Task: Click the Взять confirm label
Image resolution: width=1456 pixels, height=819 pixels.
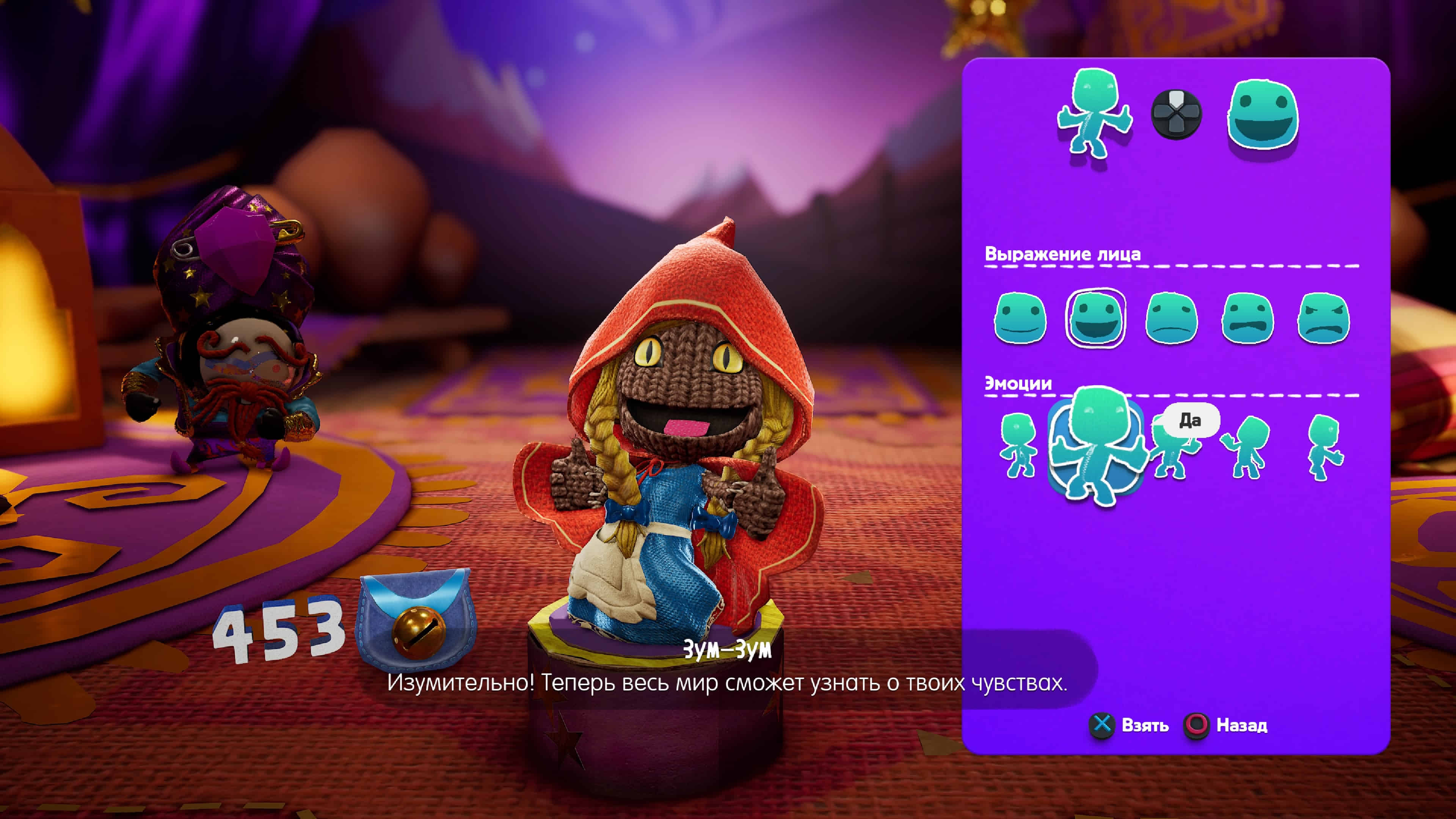Action: [x=1145, y=725]
